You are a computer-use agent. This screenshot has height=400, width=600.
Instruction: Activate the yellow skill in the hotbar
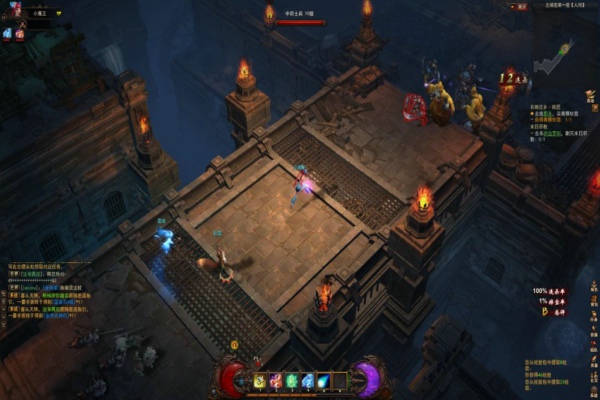tap(260, 380)
